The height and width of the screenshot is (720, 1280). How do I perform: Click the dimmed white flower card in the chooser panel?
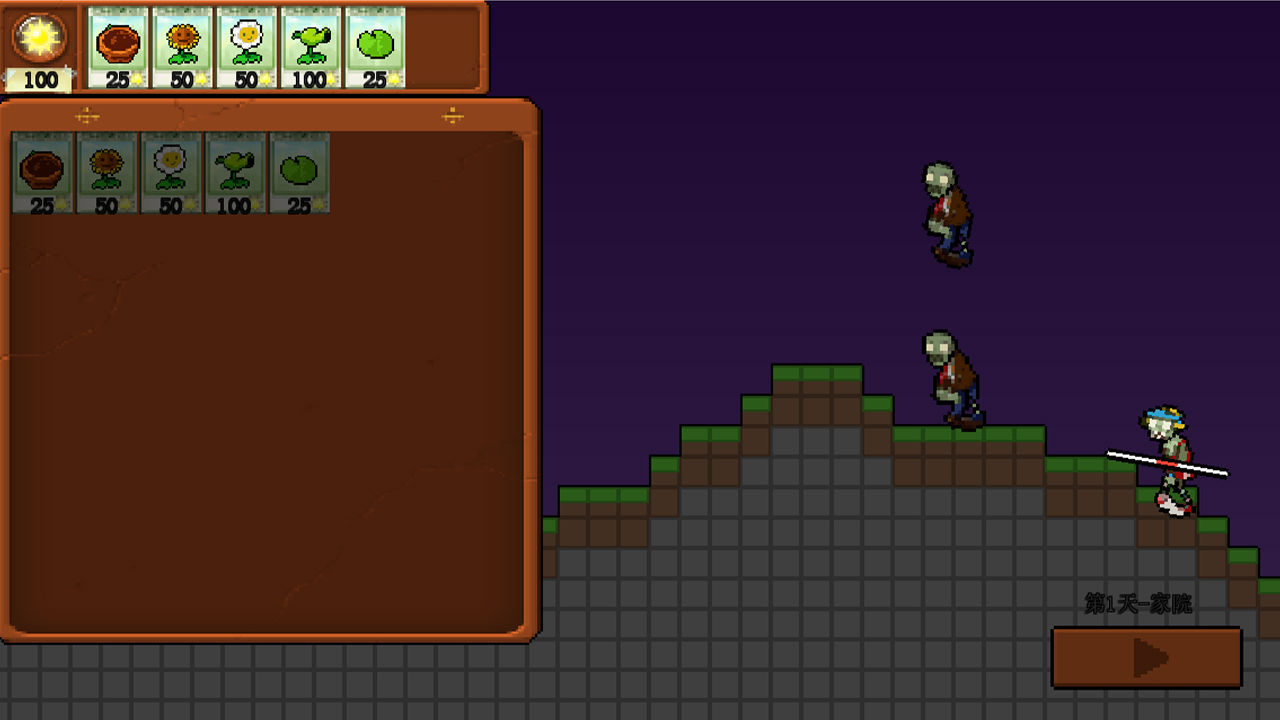pos(170,173)
